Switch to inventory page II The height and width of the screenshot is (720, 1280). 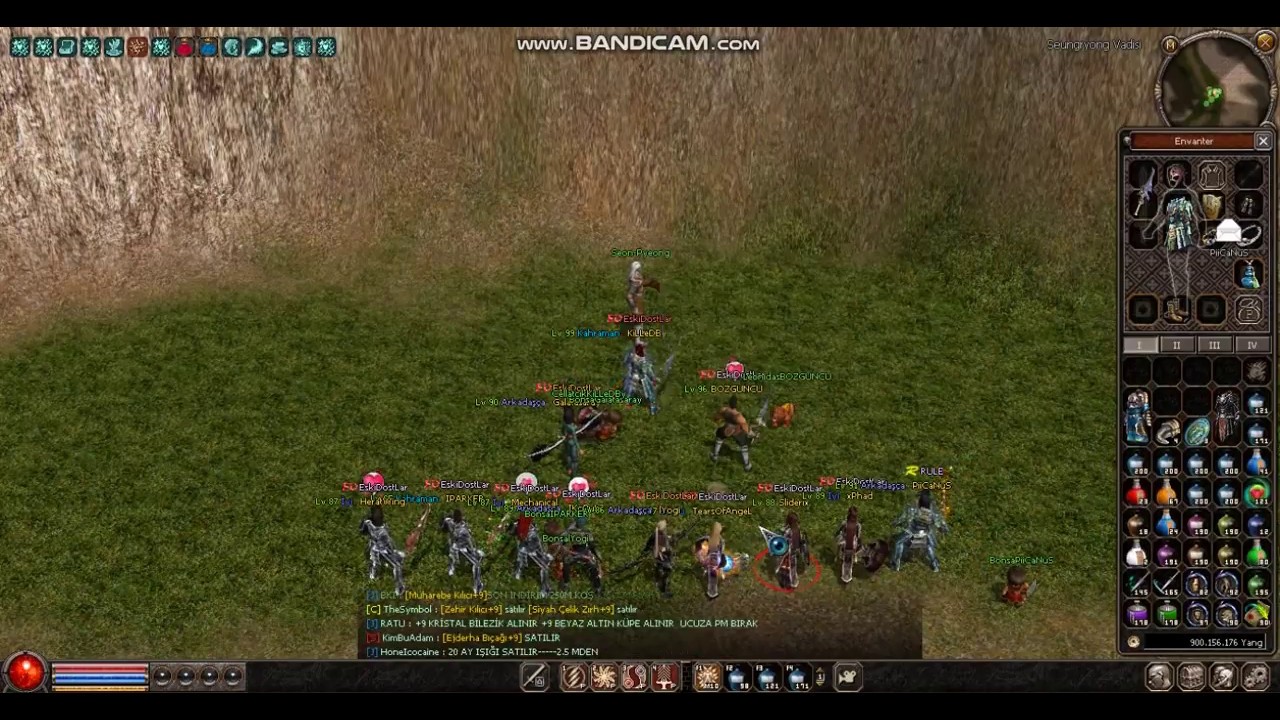[x=1176, y=345]
